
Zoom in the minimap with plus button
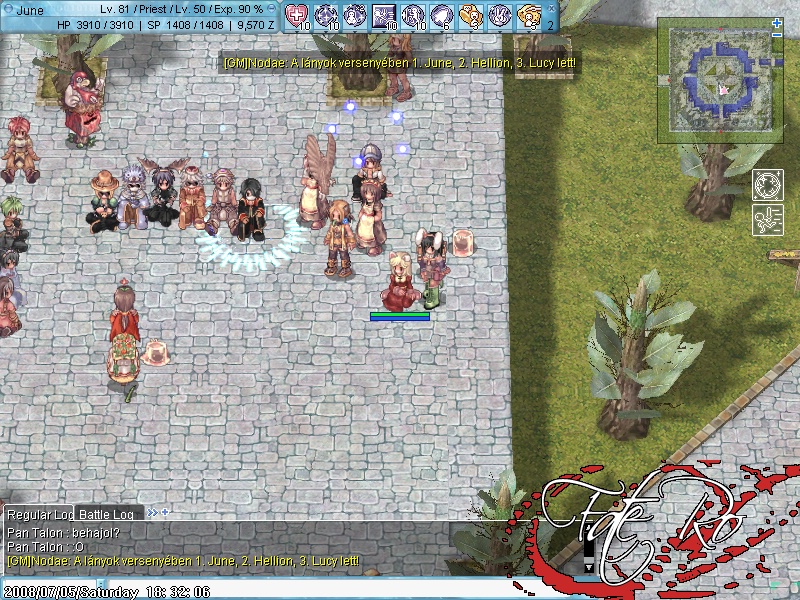pyautogui.click(x=777, y=22)
